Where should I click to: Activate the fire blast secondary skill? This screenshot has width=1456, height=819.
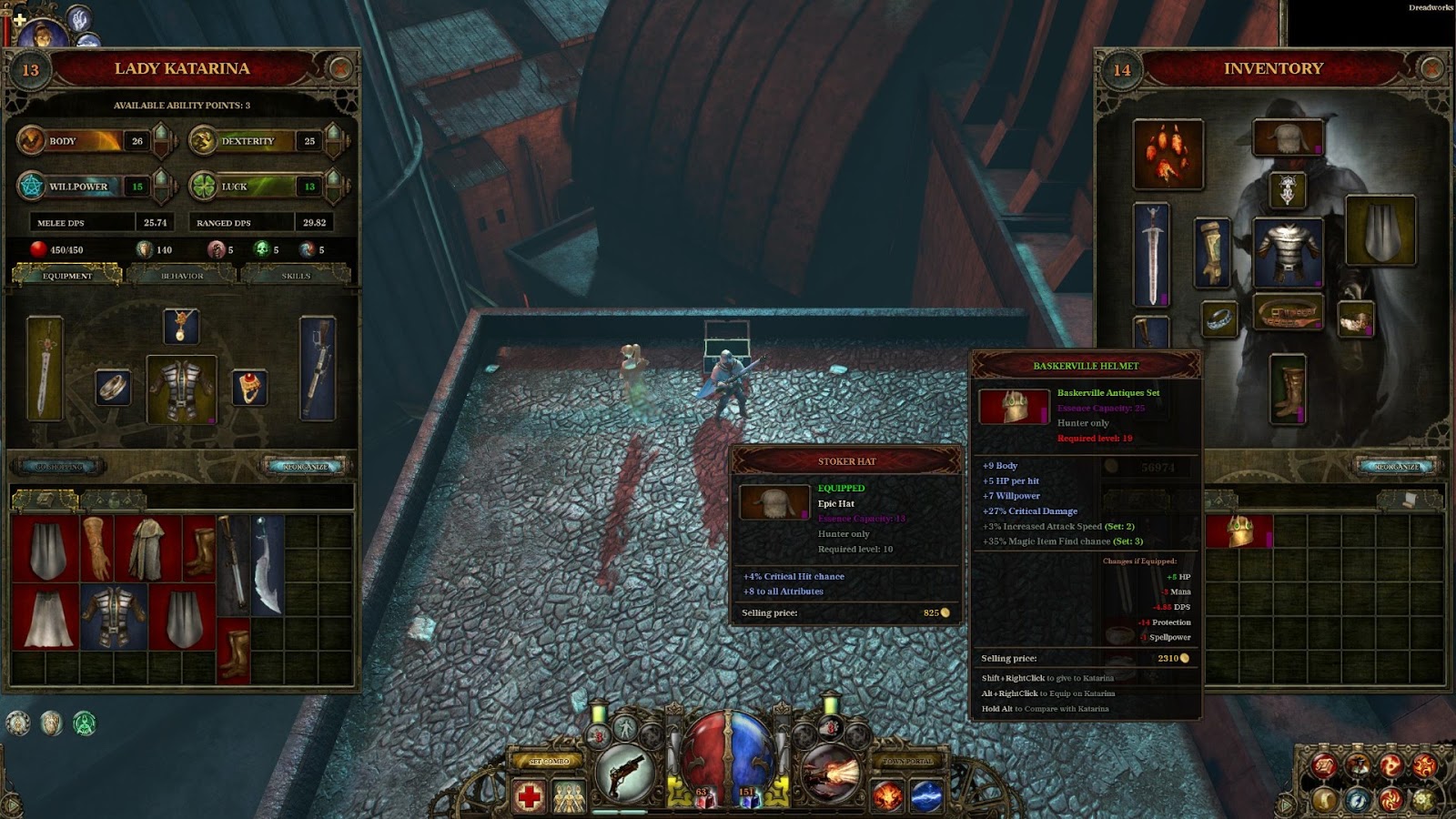tap(831, 773)
